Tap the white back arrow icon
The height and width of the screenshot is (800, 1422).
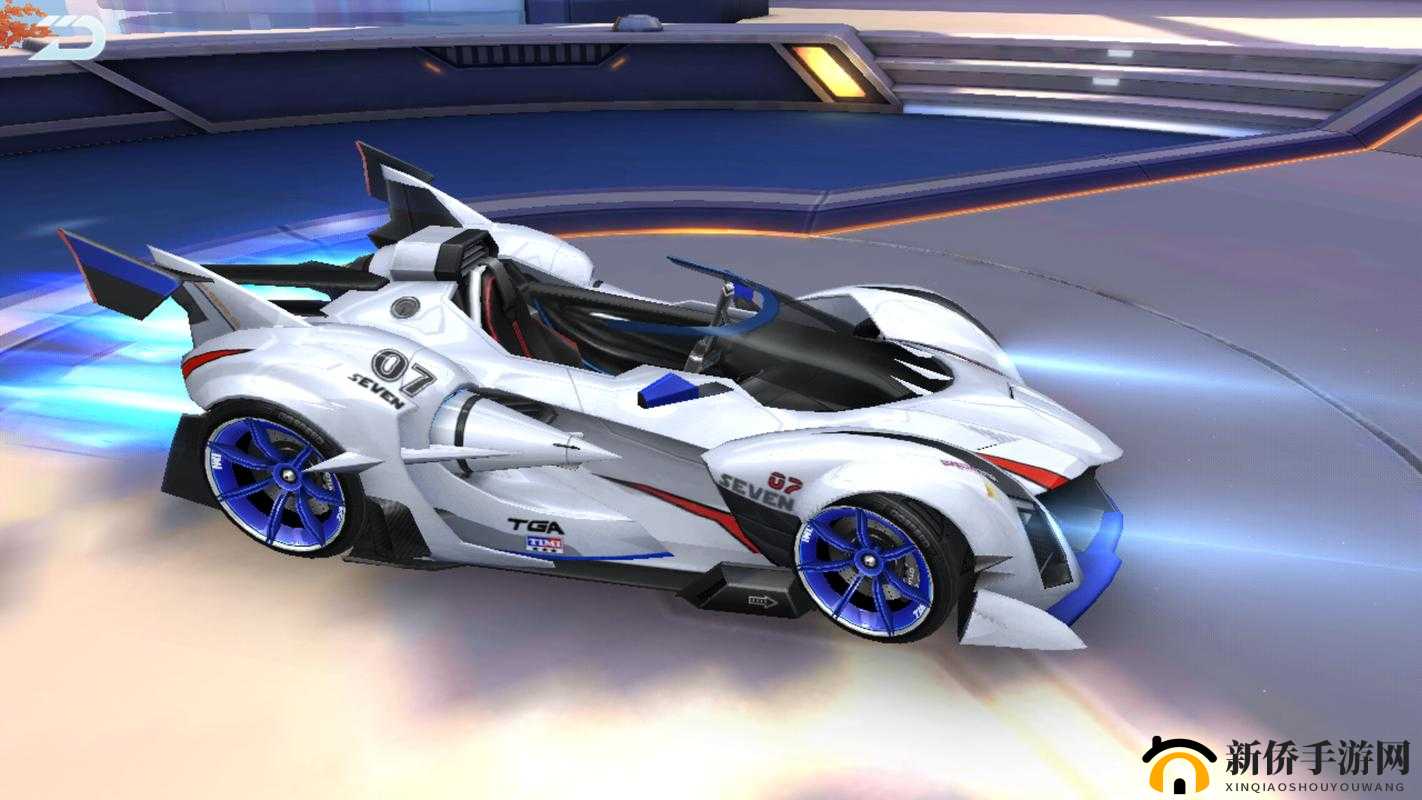(x=65, y=39)
